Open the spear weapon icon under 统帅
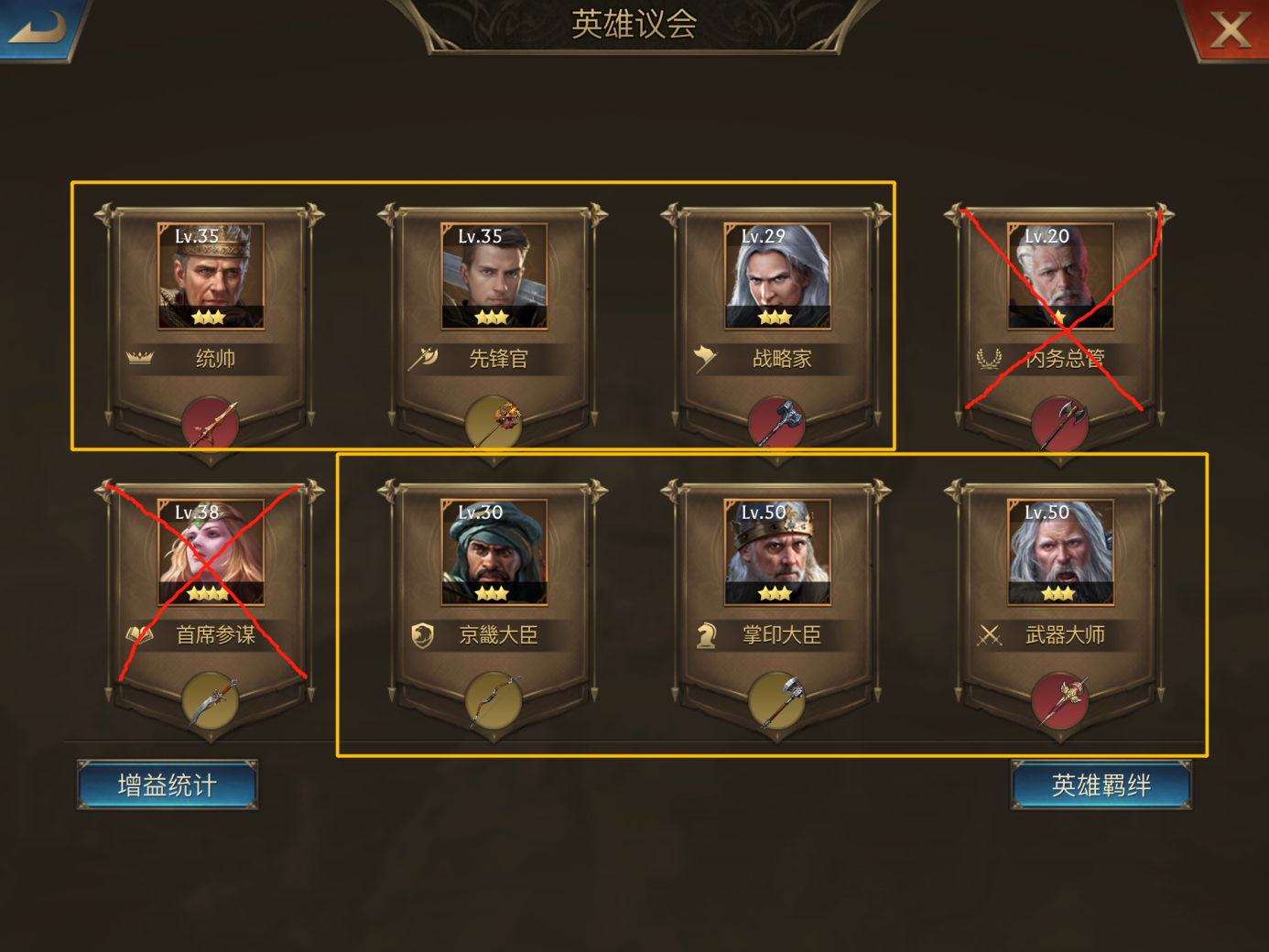The width and height of the screenshot is (1269, 952). (x=212, y=423)
